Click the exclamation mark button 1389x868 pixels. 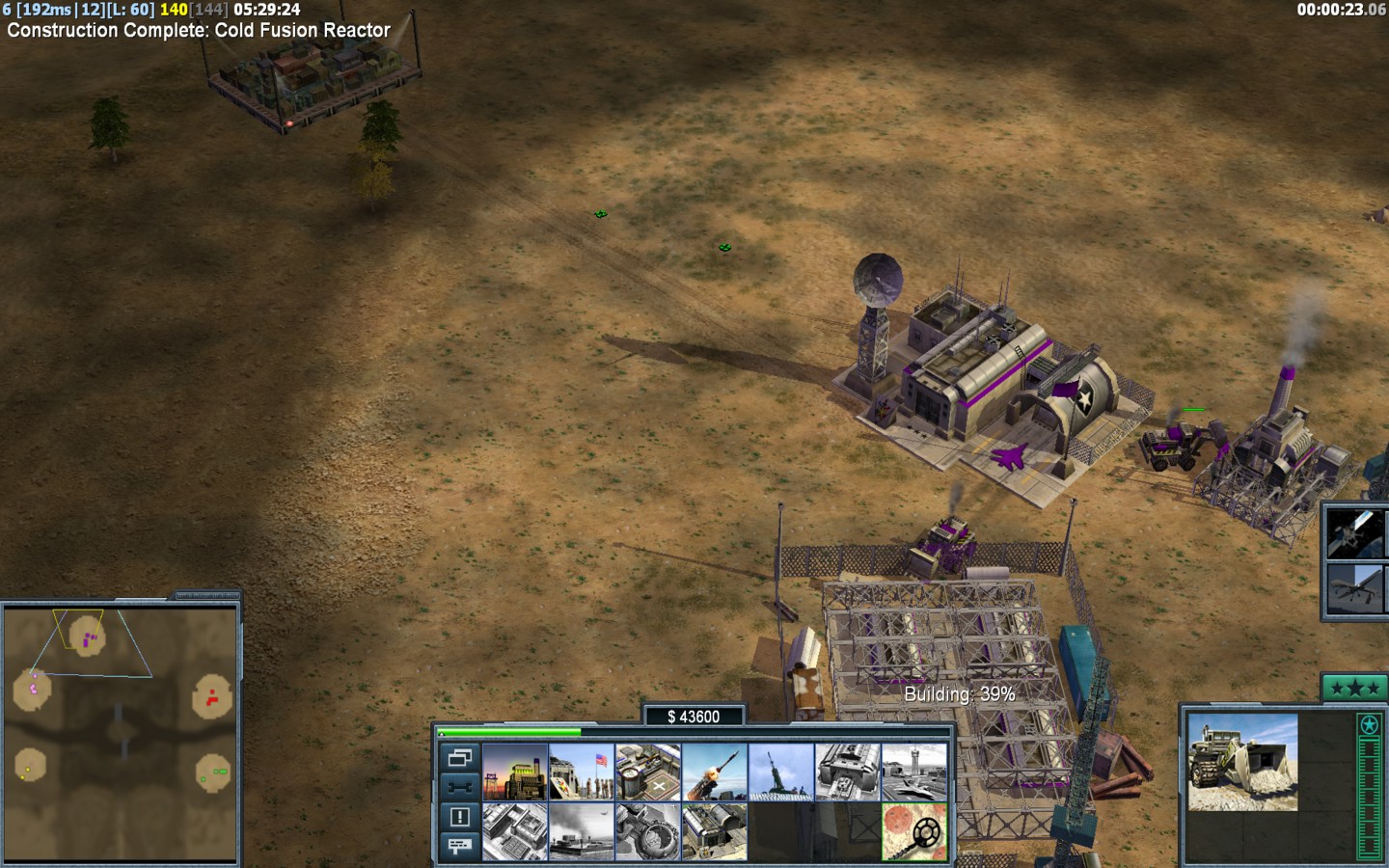click(460, 817)
